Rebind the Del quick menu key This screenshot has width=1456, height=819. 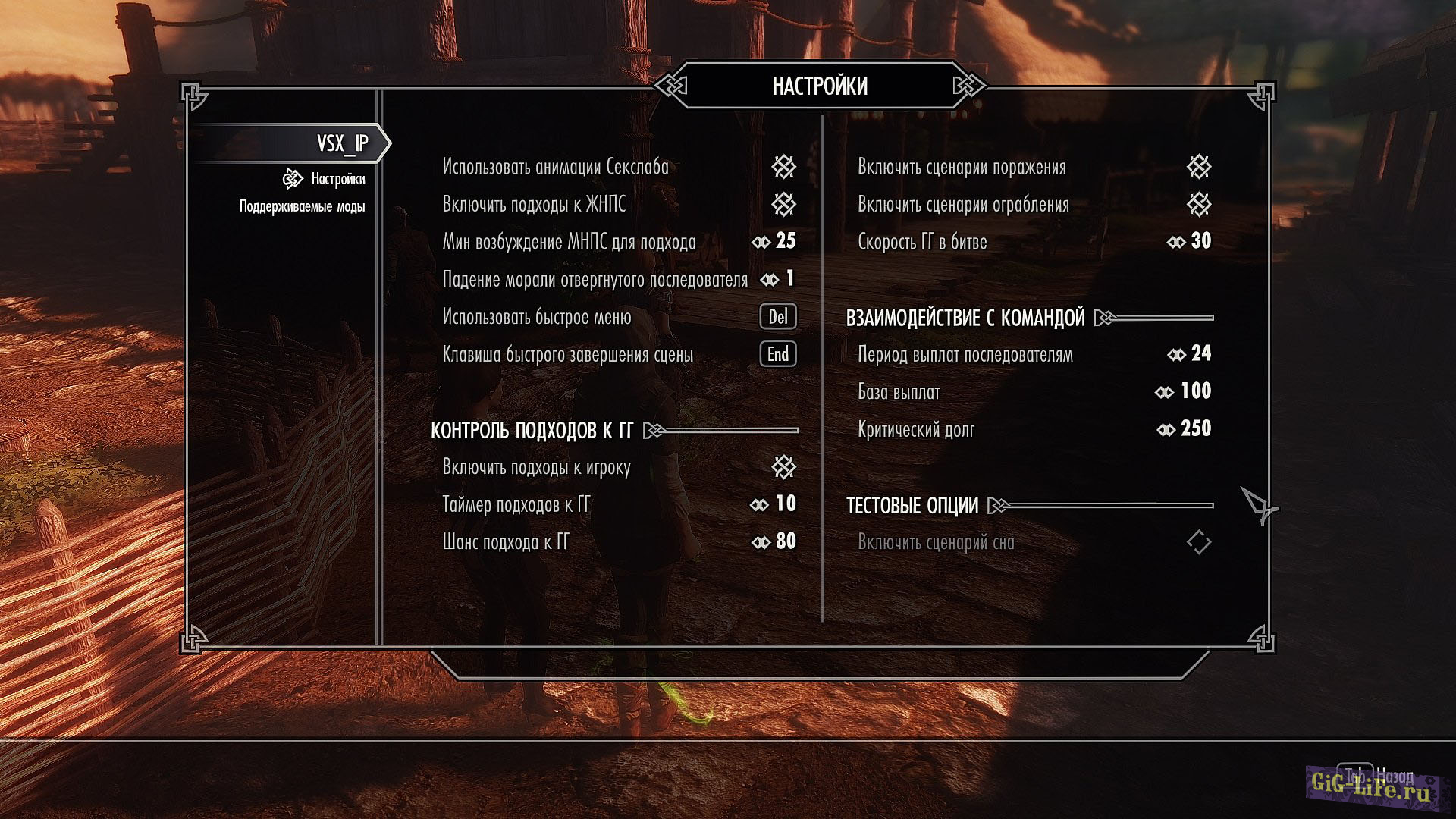(x=778, y=317)
